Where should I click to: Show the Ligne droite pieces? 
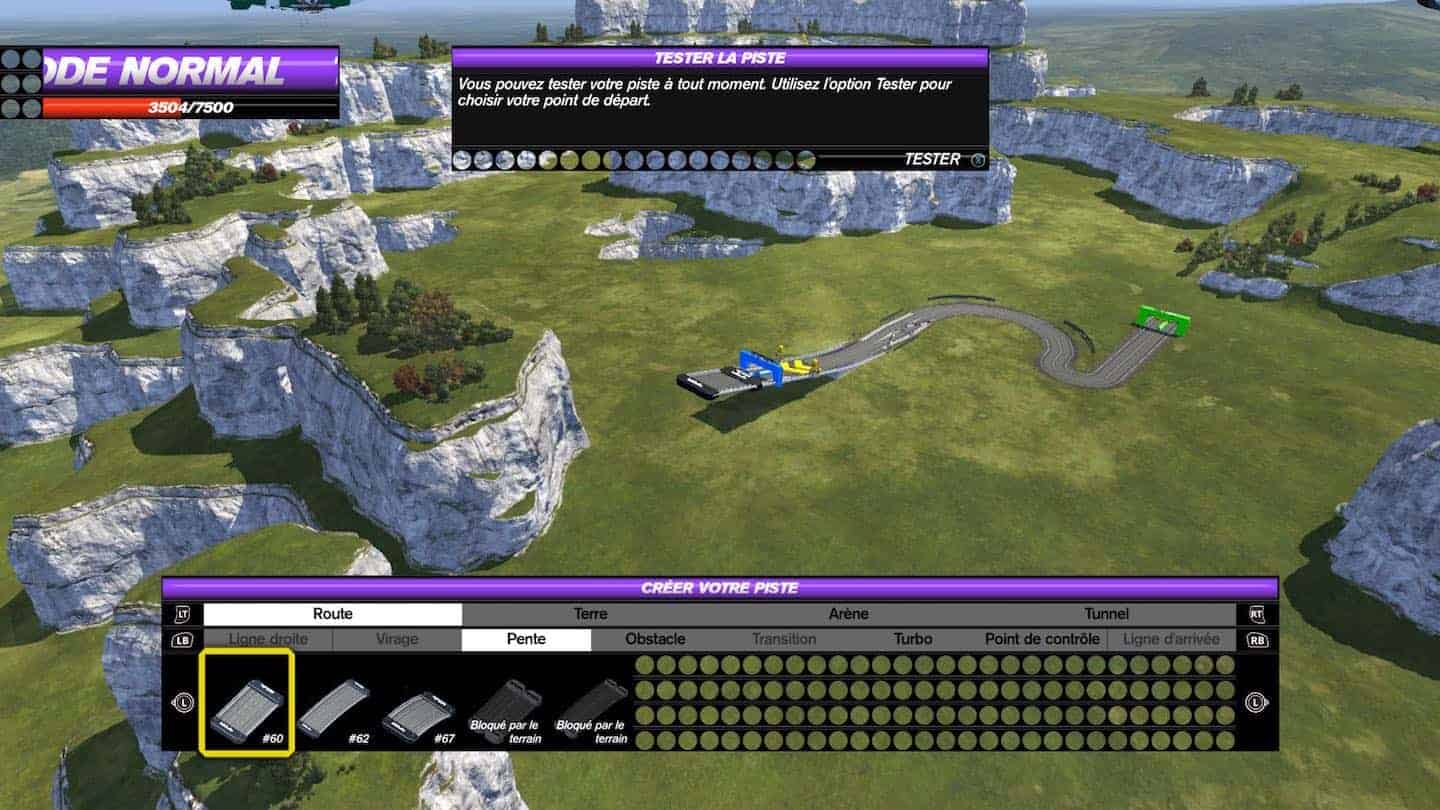[x=268, y=639]
